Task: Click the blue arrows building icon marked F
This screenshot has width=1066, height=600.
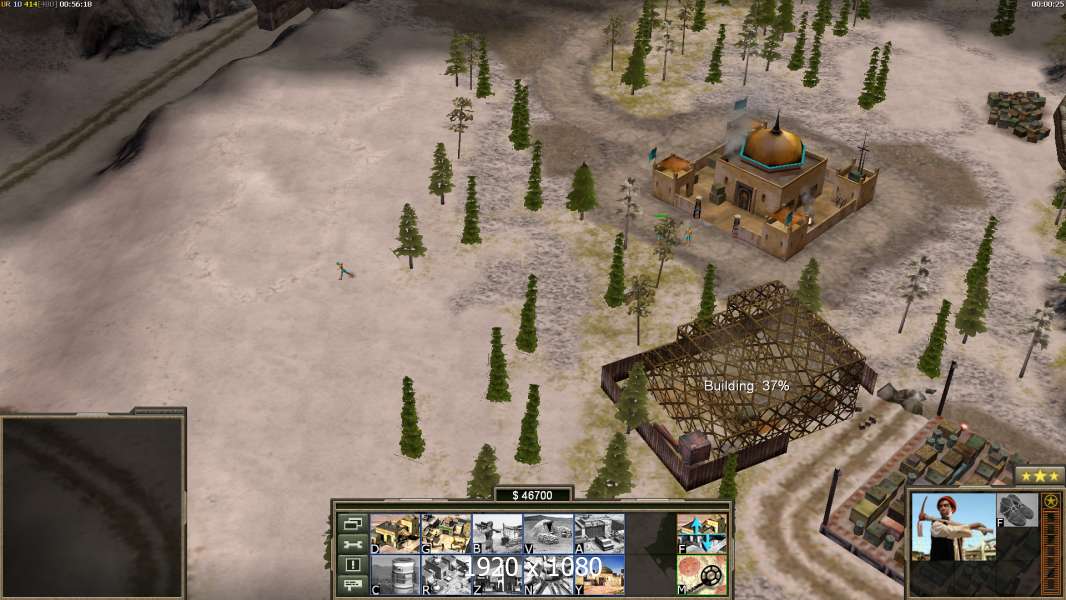Action: (702, 533)
